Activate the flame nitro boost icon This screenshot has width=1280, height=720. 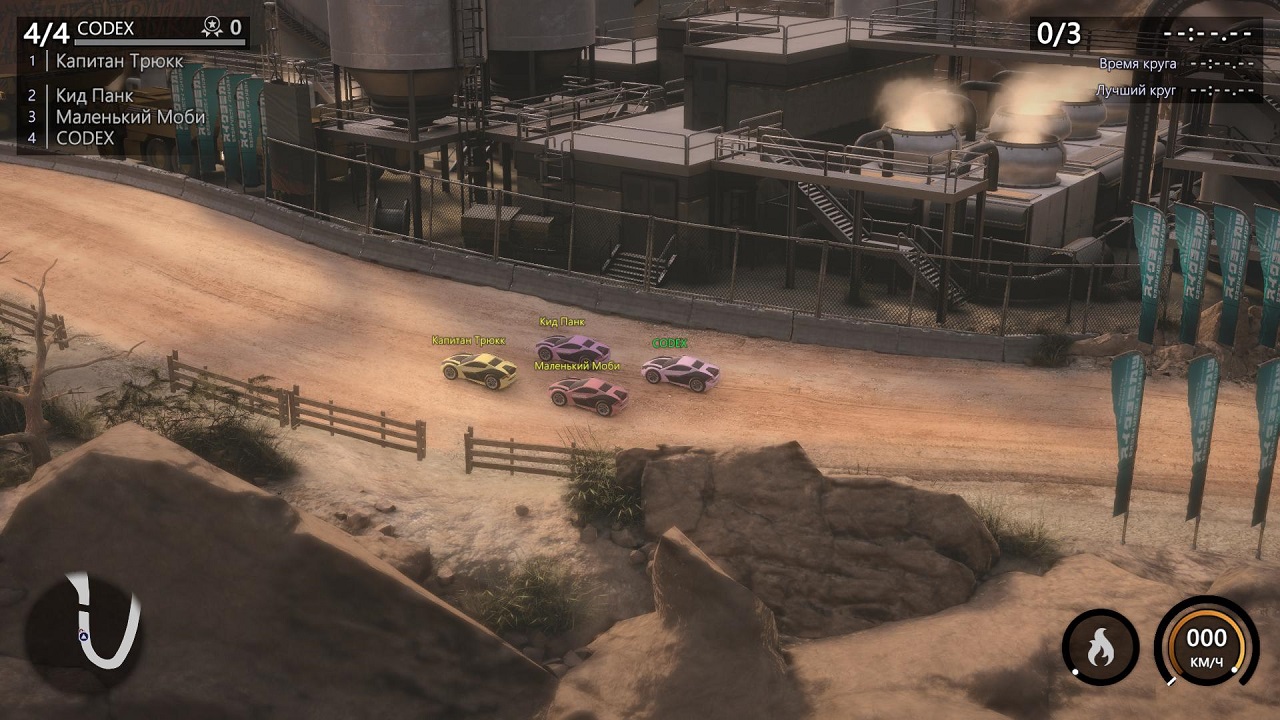(1100, 648)
